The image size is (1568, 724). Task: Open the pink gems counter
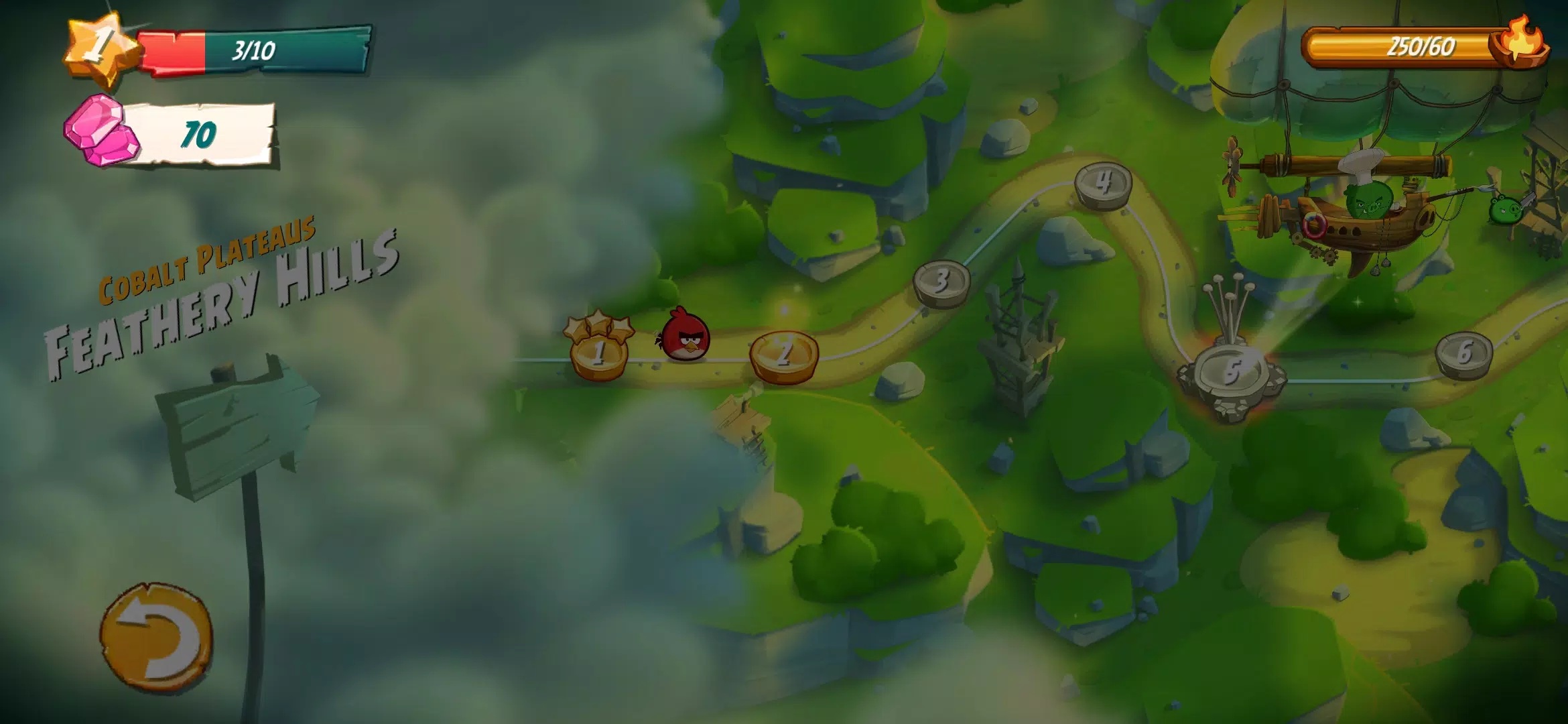point(170,133)
